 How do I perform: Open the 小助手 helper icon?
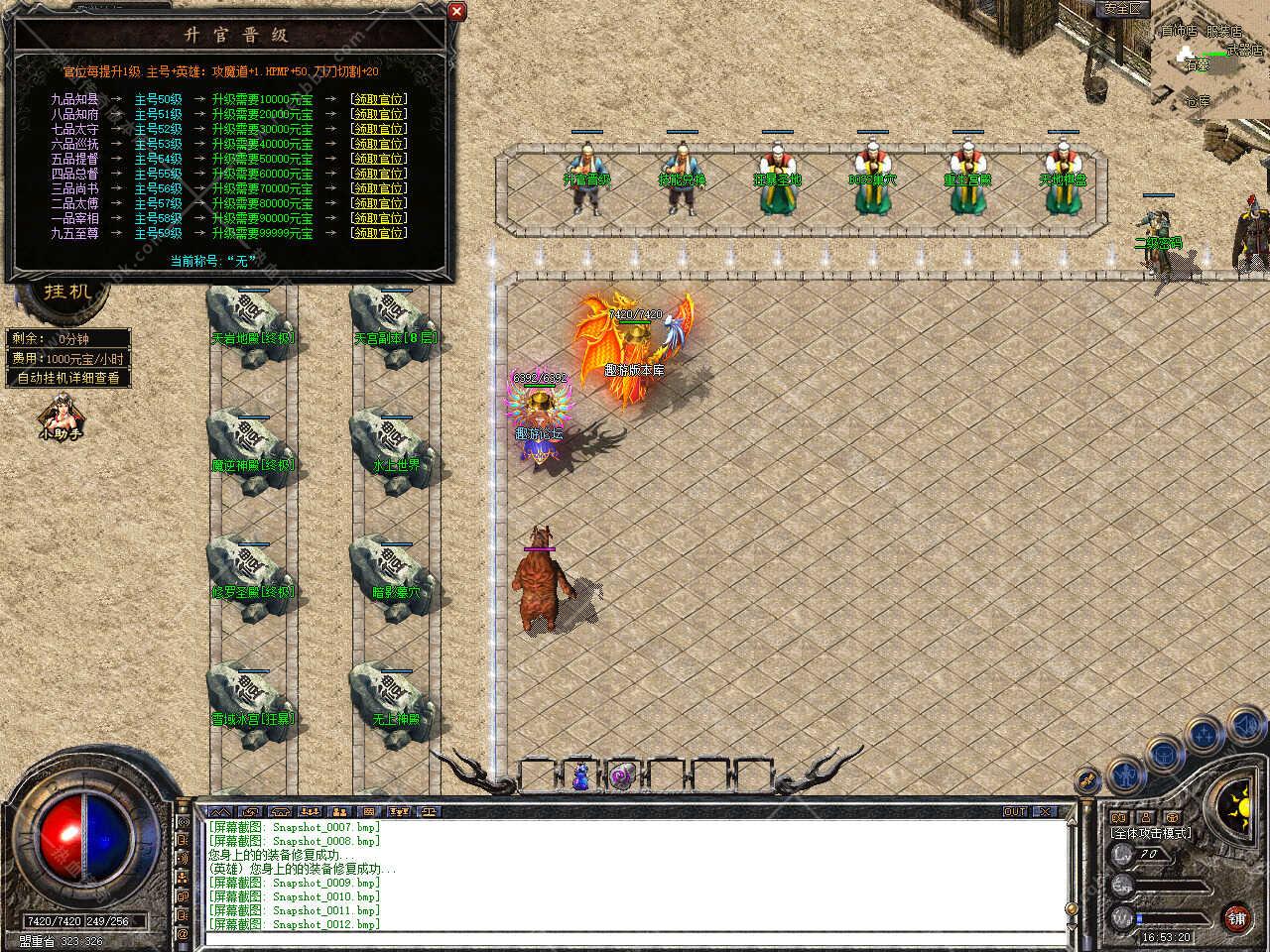click(60, 416)
